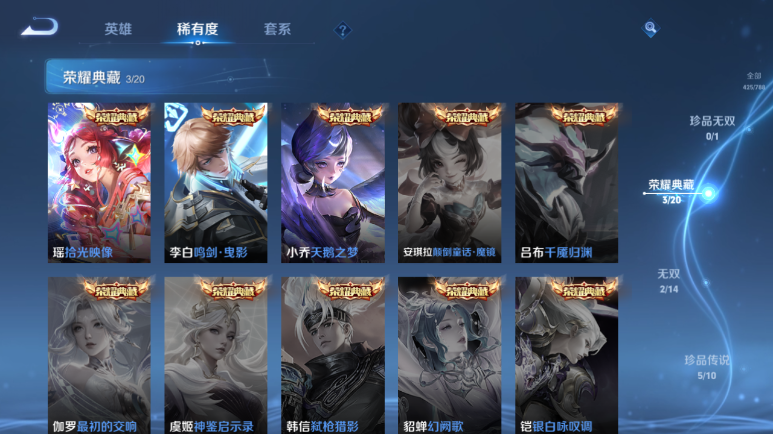The image size is (773, 434).
Task: Switch to the 无双 rarity category
Action: (668, 280)
